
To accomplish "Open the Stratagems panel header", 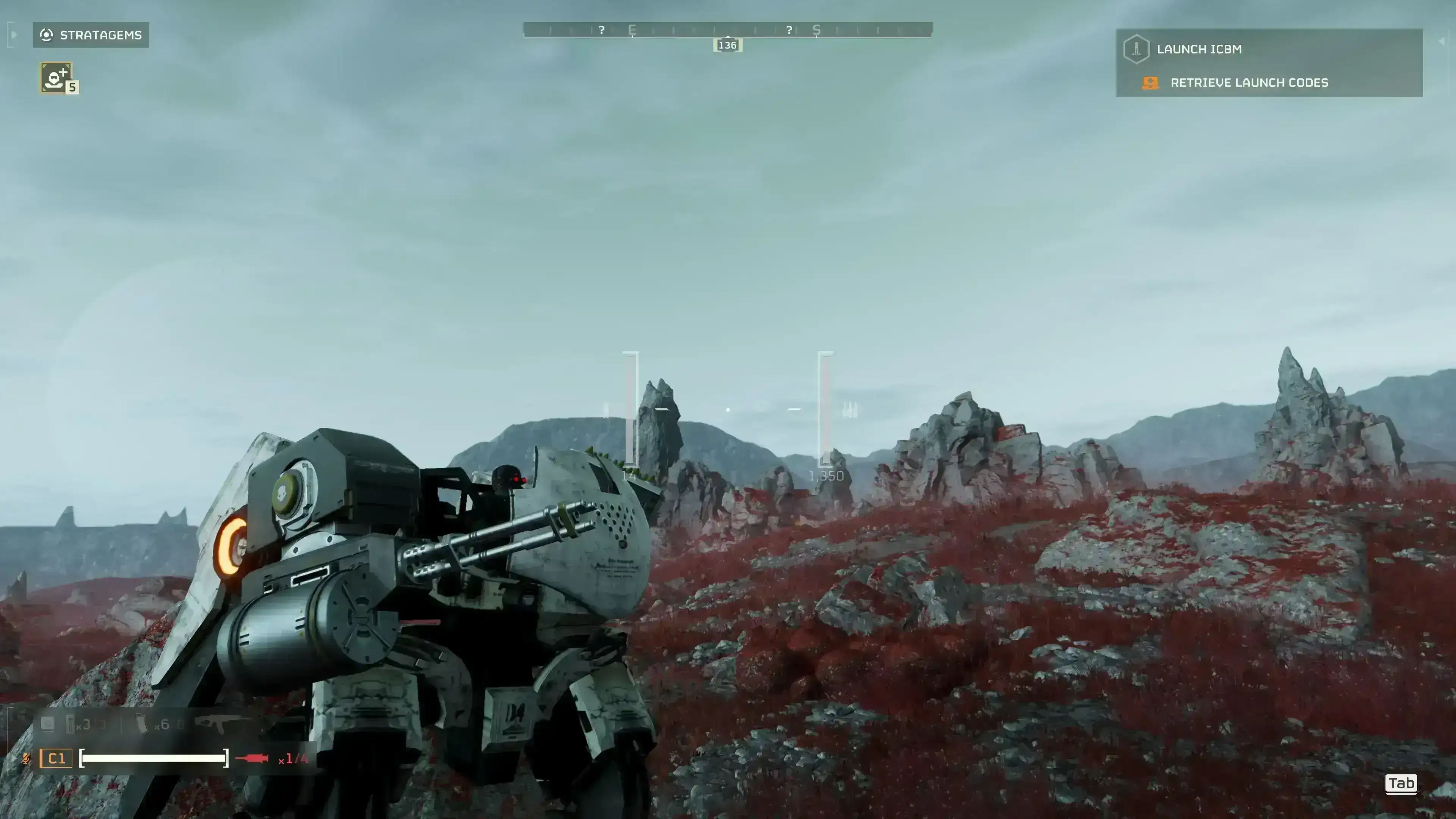I will point(91,35).
